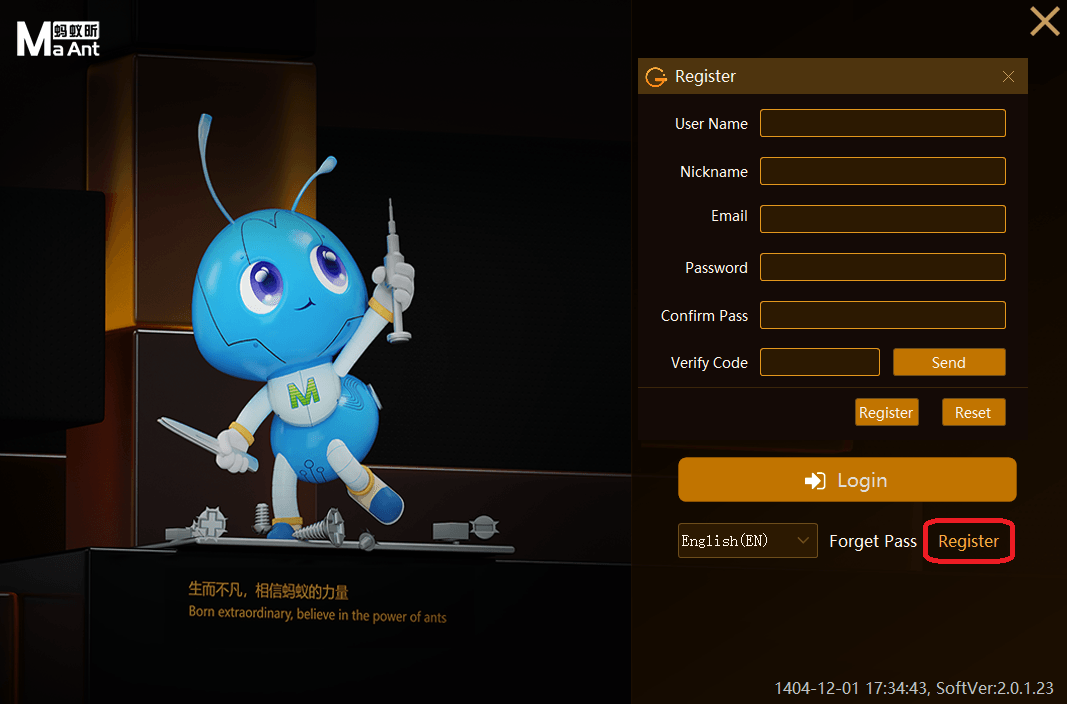Close the Register panel
This screenshot has height=704, width=1067.
point(1008,77)
